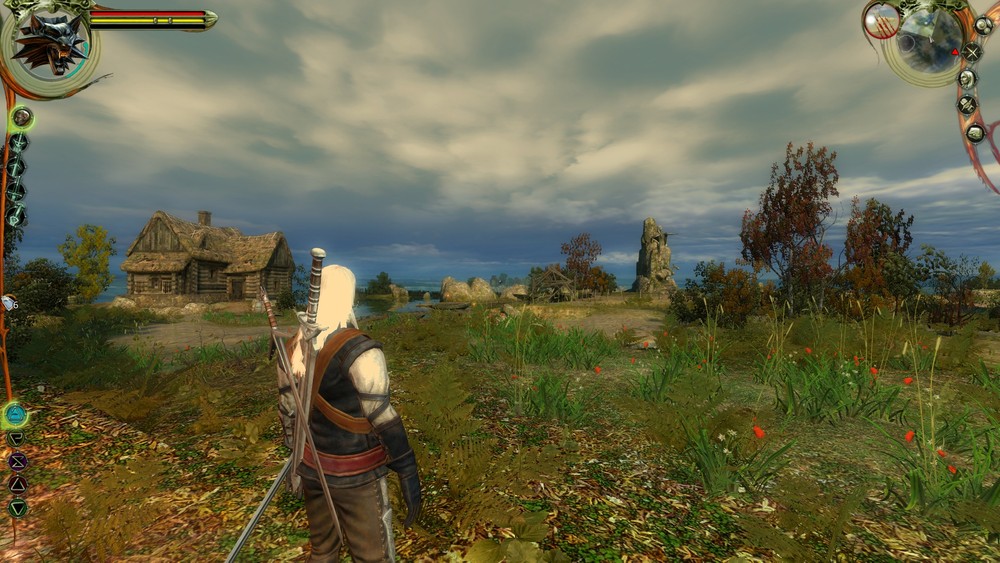Viewport: 1000px width, 563px height.
Task: Choose the downward green triangle Quen sign
Action: click(17, 507)
